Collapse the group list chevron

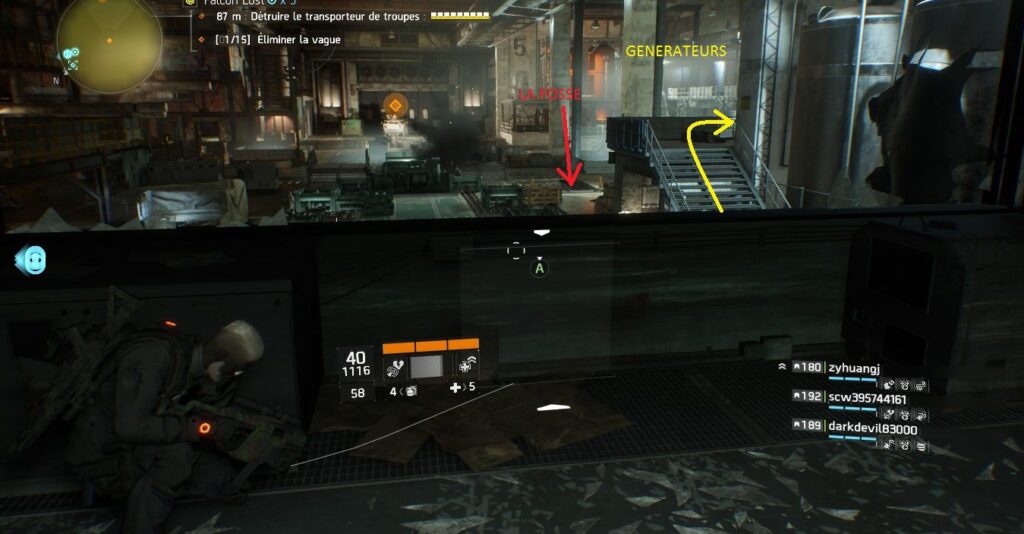point(781,367)
